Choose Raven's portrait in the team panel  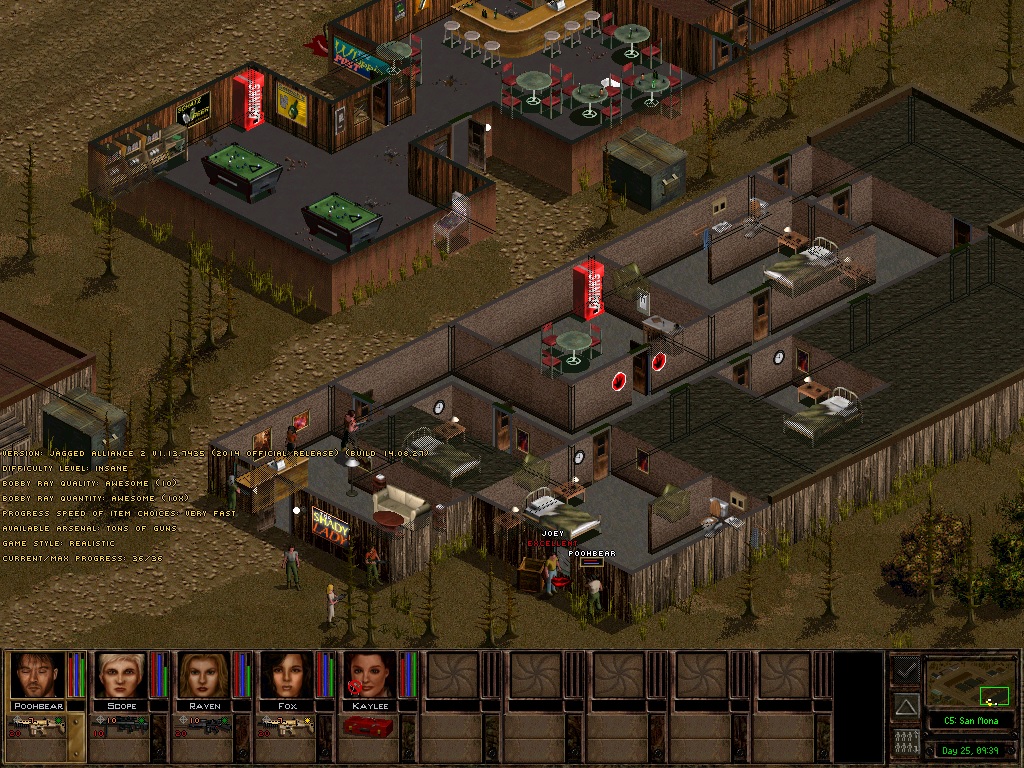coord(204,675)
